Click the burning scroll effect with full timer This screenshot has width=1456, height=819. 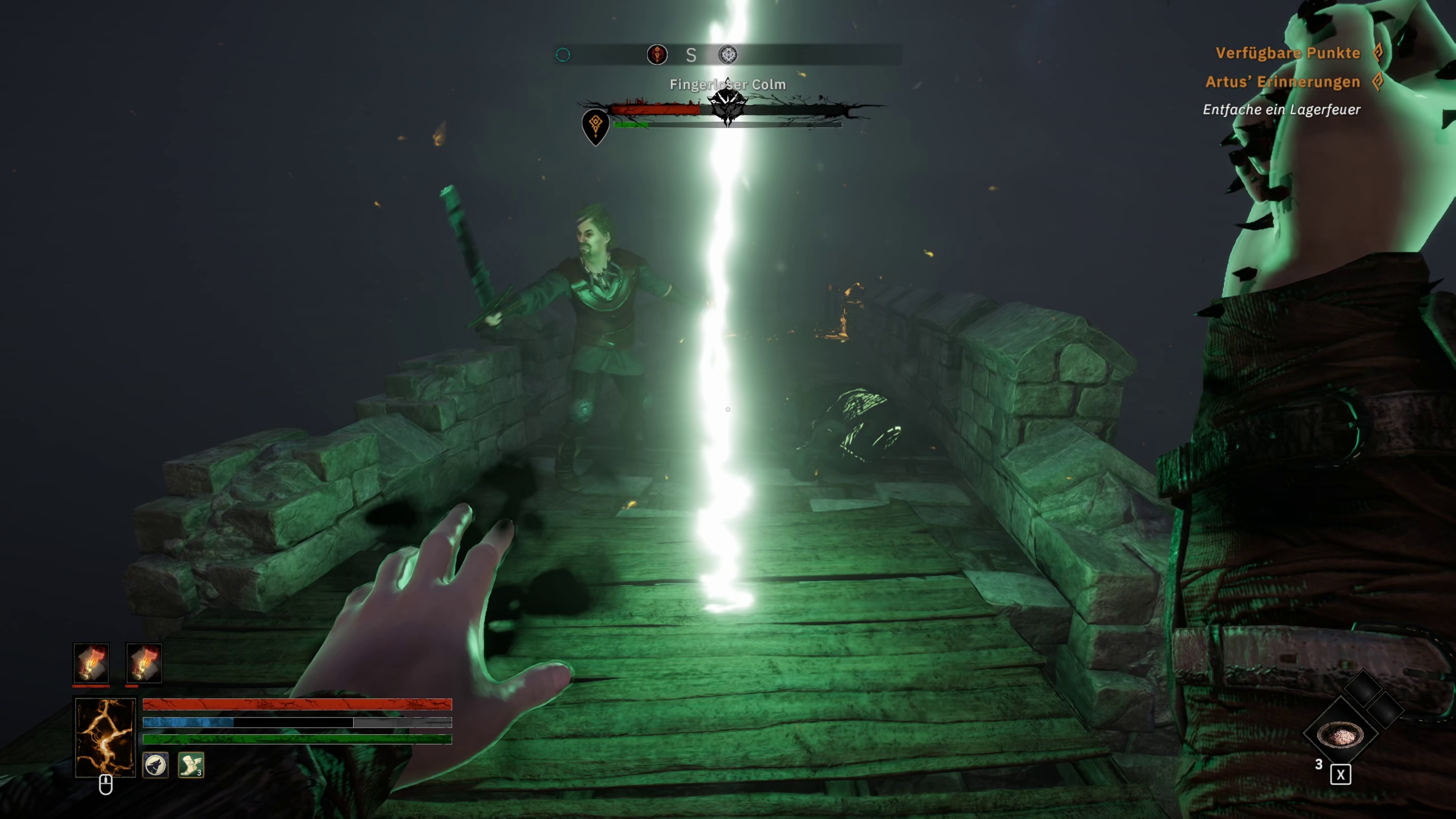(91, 662)
